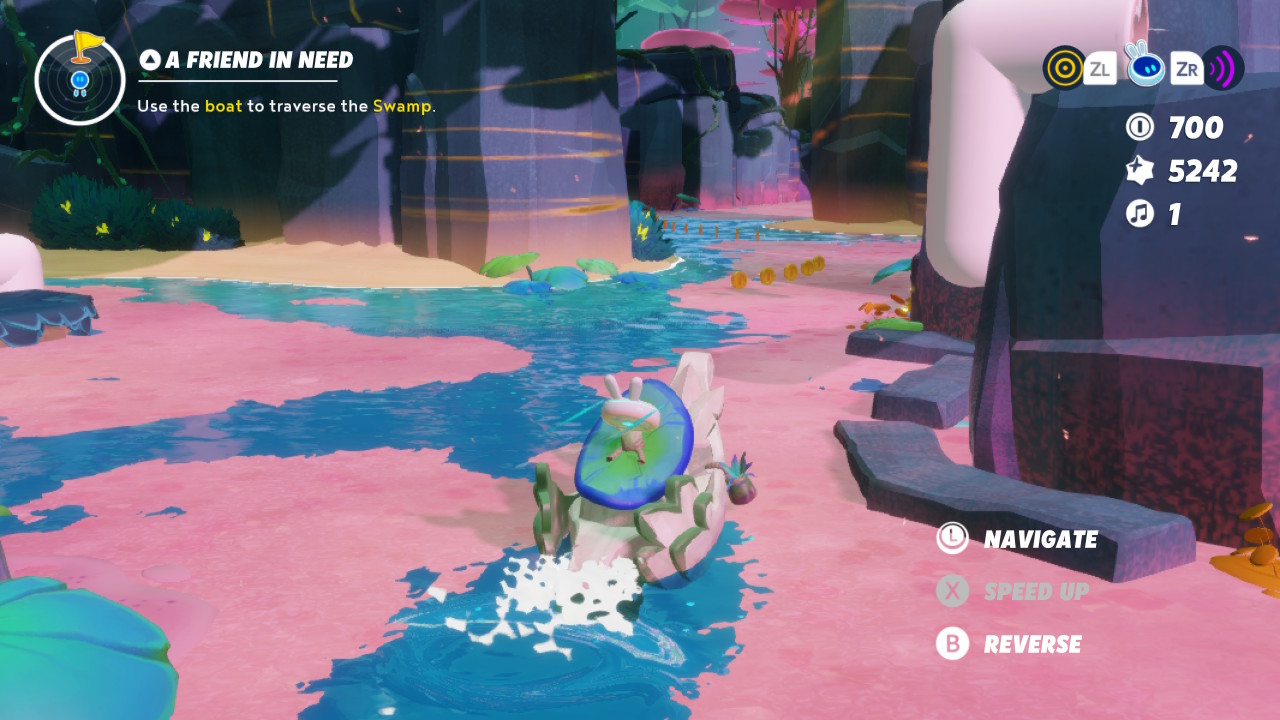Select the A Friend in Need quest title
This screenshot has width=1280, height=720.
click(258, 61)
